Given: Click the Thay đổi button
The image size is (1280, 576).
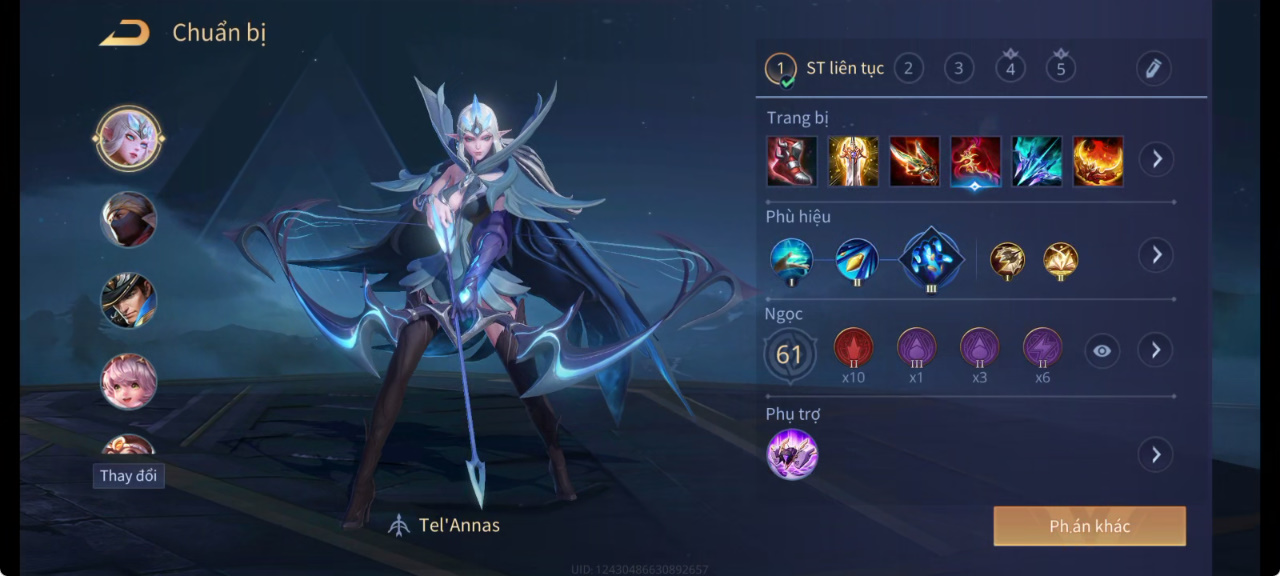Looking at the screenshot, I should [x=129, y=475].
